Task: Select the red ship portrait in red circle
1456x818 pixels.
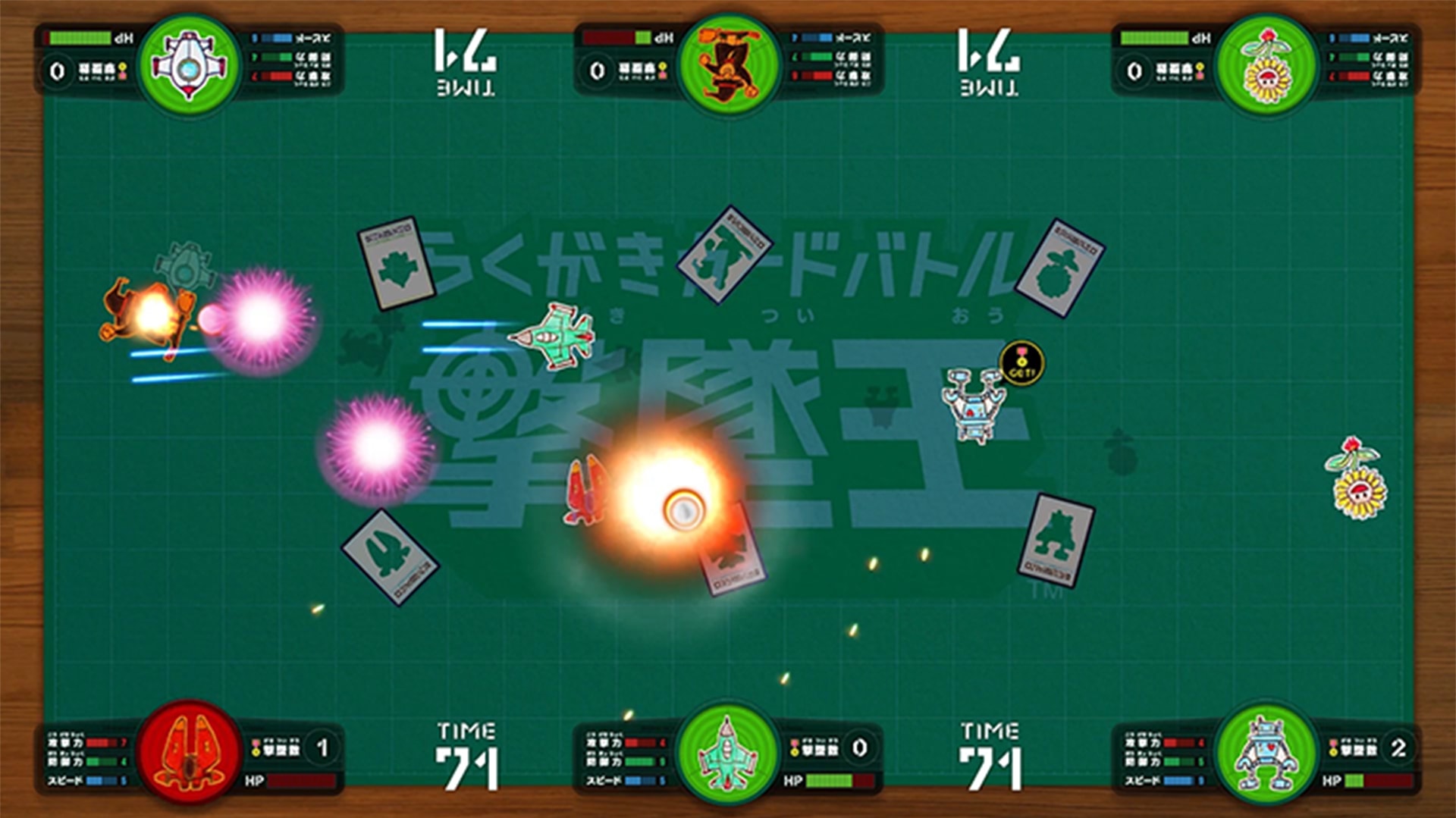Action: (190, 752)
